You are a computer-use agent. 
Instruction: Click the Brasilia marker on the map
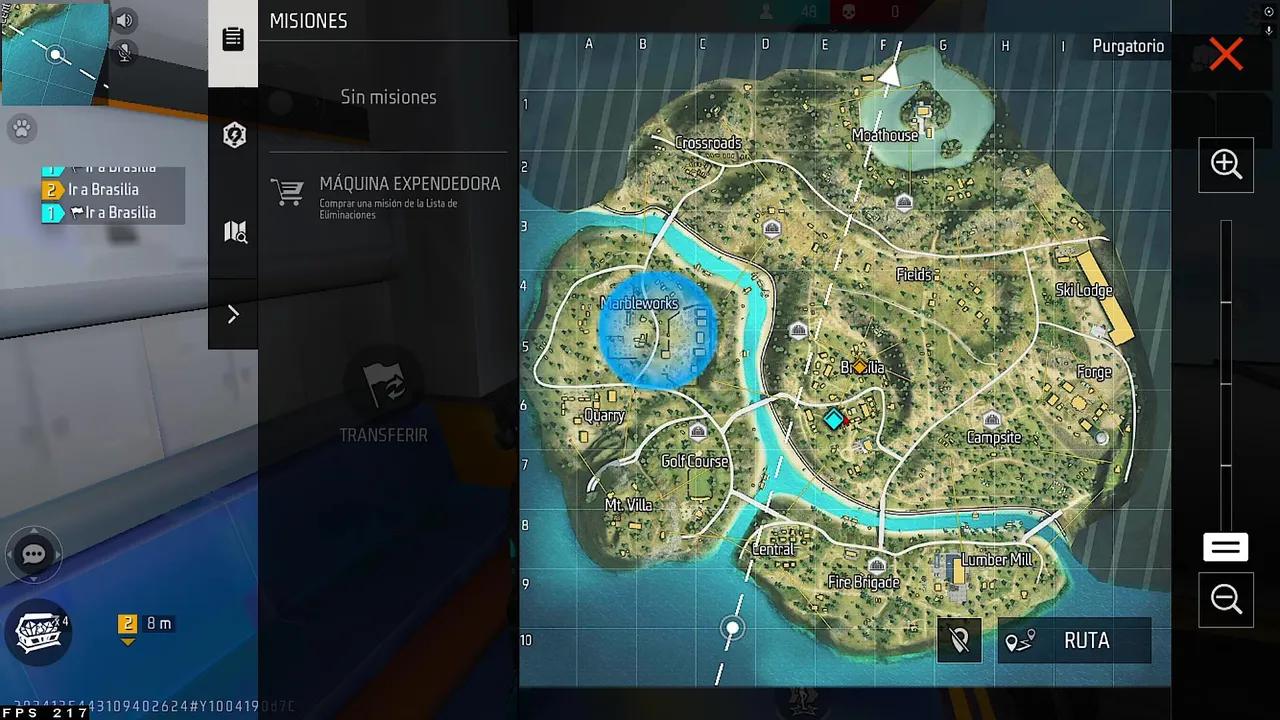[x=861, y=367]
